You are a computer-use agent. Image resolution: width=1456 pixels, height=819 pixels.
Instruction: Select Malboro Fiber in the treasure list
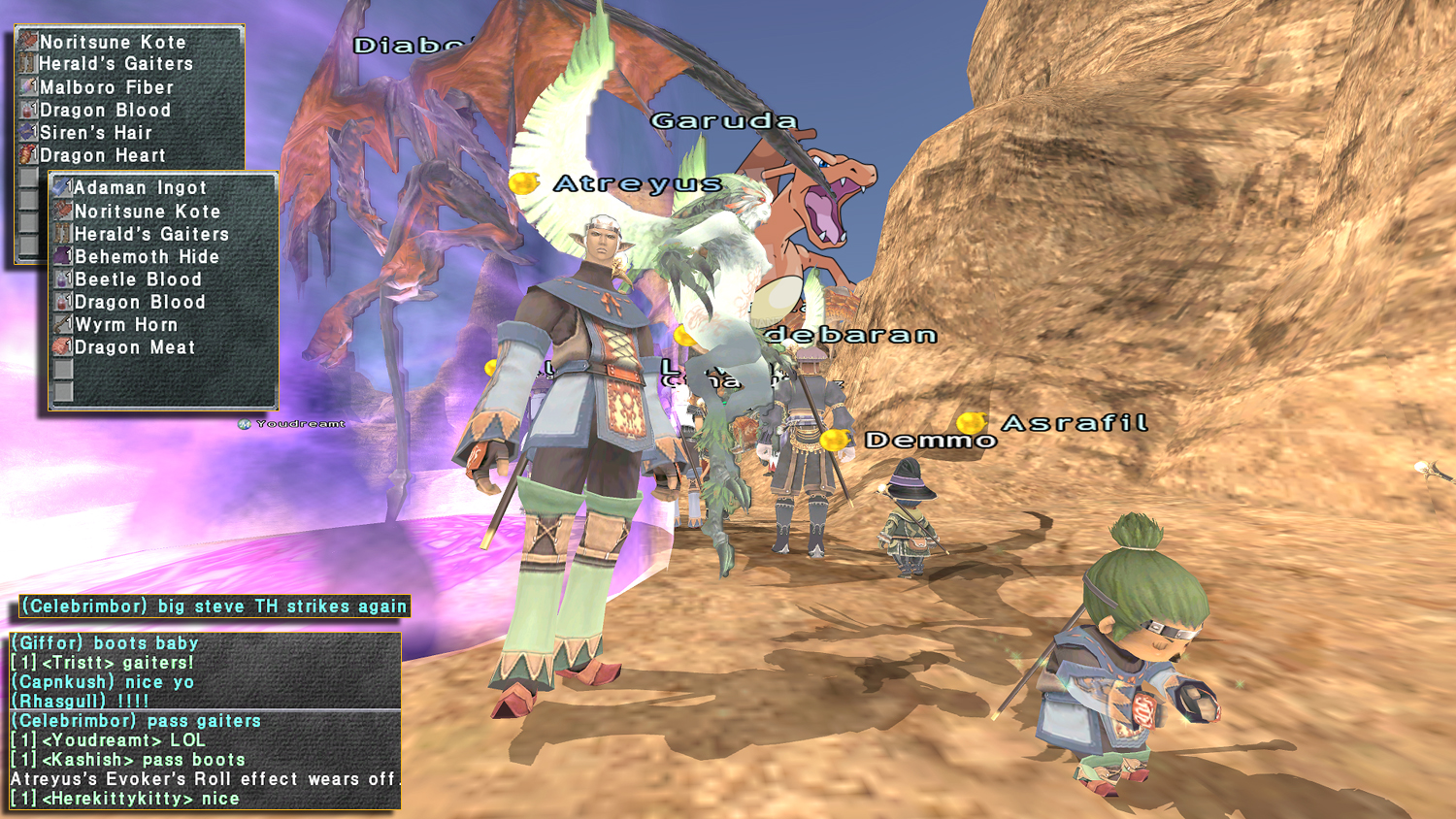click(106, 87)
